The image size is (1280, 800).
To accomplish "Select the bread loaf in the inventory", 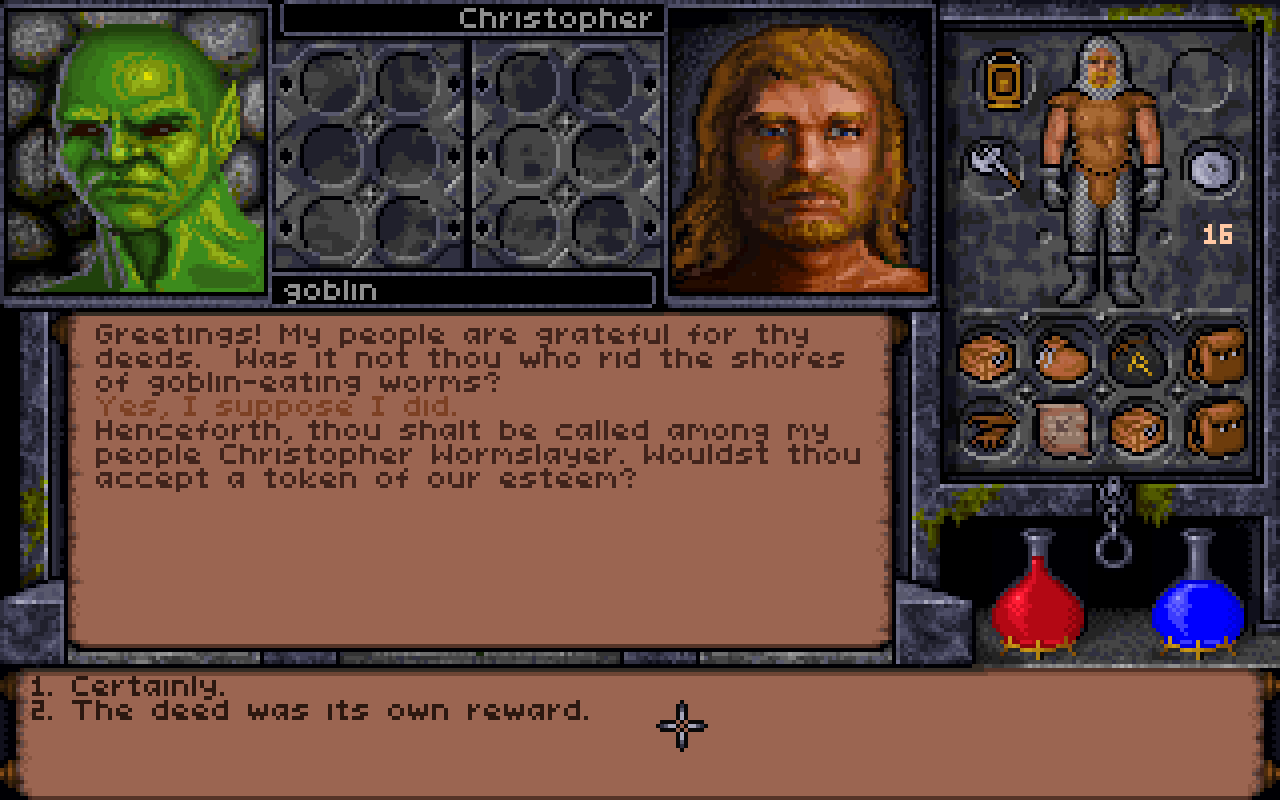I will tap(983, 356).
